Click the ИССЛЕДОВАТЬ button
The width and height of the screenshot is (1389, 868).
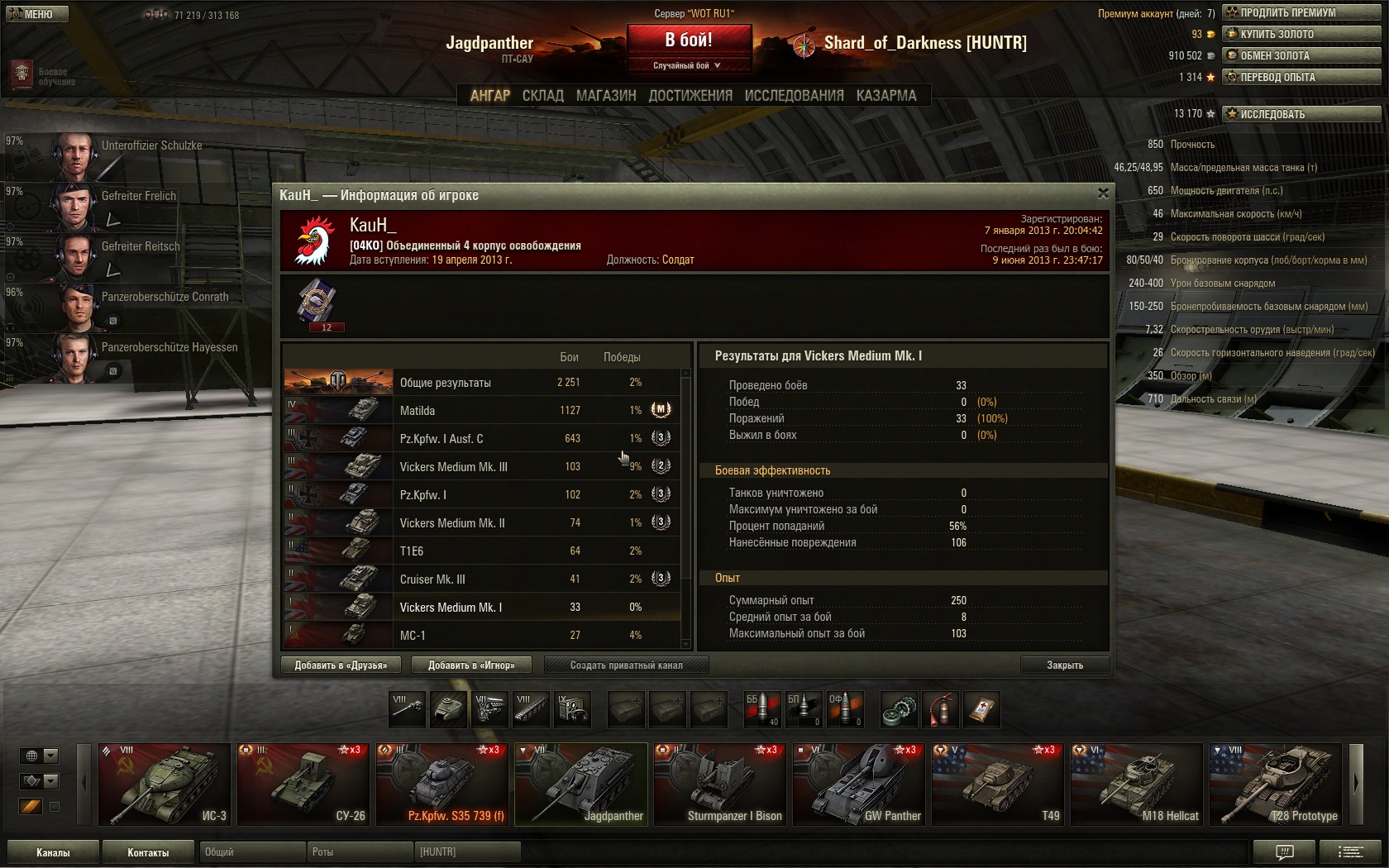(x=1301, y=114)
